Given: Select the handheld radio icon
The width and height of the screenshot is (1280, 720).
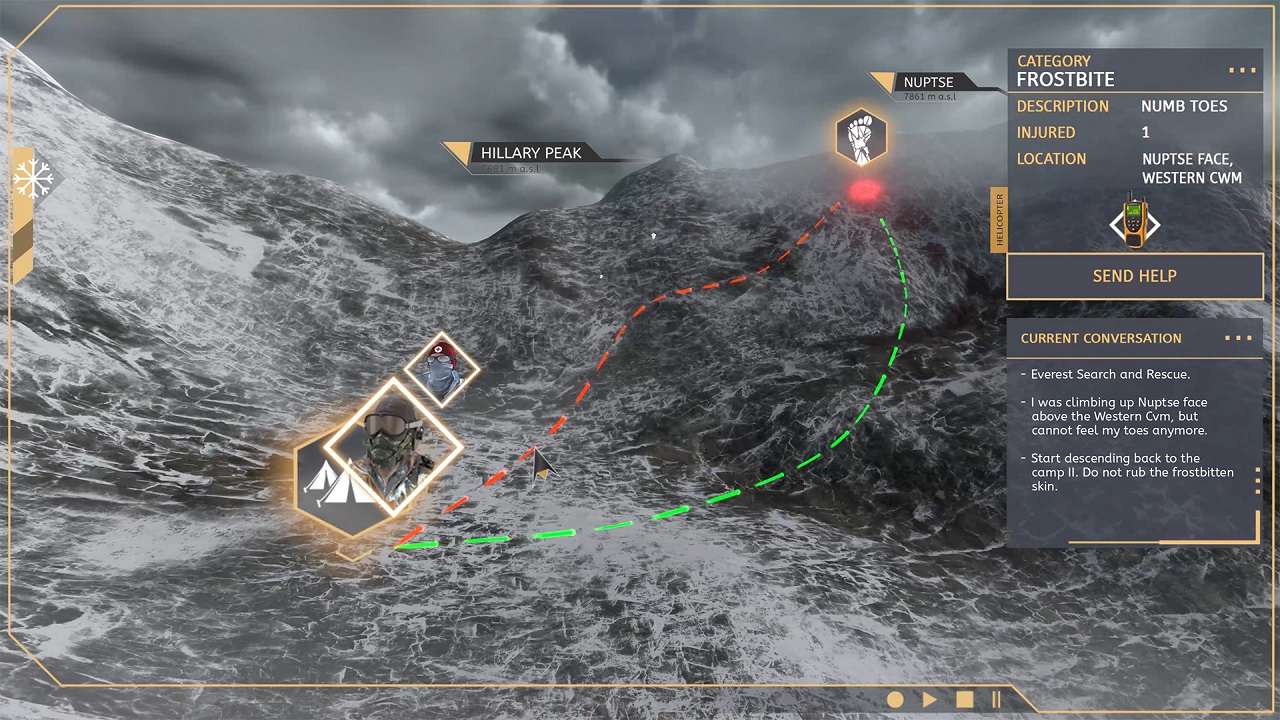Looking at the screenshot, I should click(1134, 222).
